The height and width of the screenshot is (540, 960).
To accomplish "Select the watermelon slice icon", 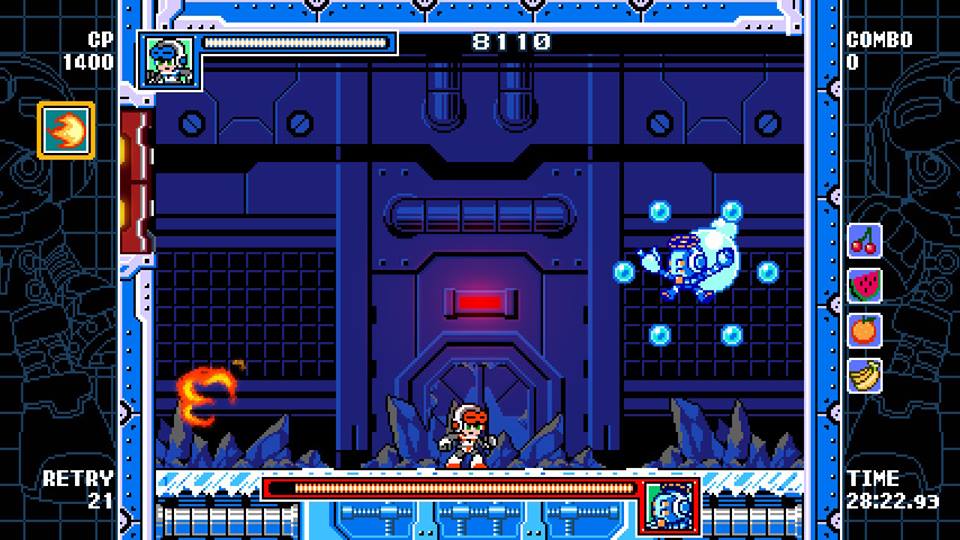I will (x=865, y=285).
